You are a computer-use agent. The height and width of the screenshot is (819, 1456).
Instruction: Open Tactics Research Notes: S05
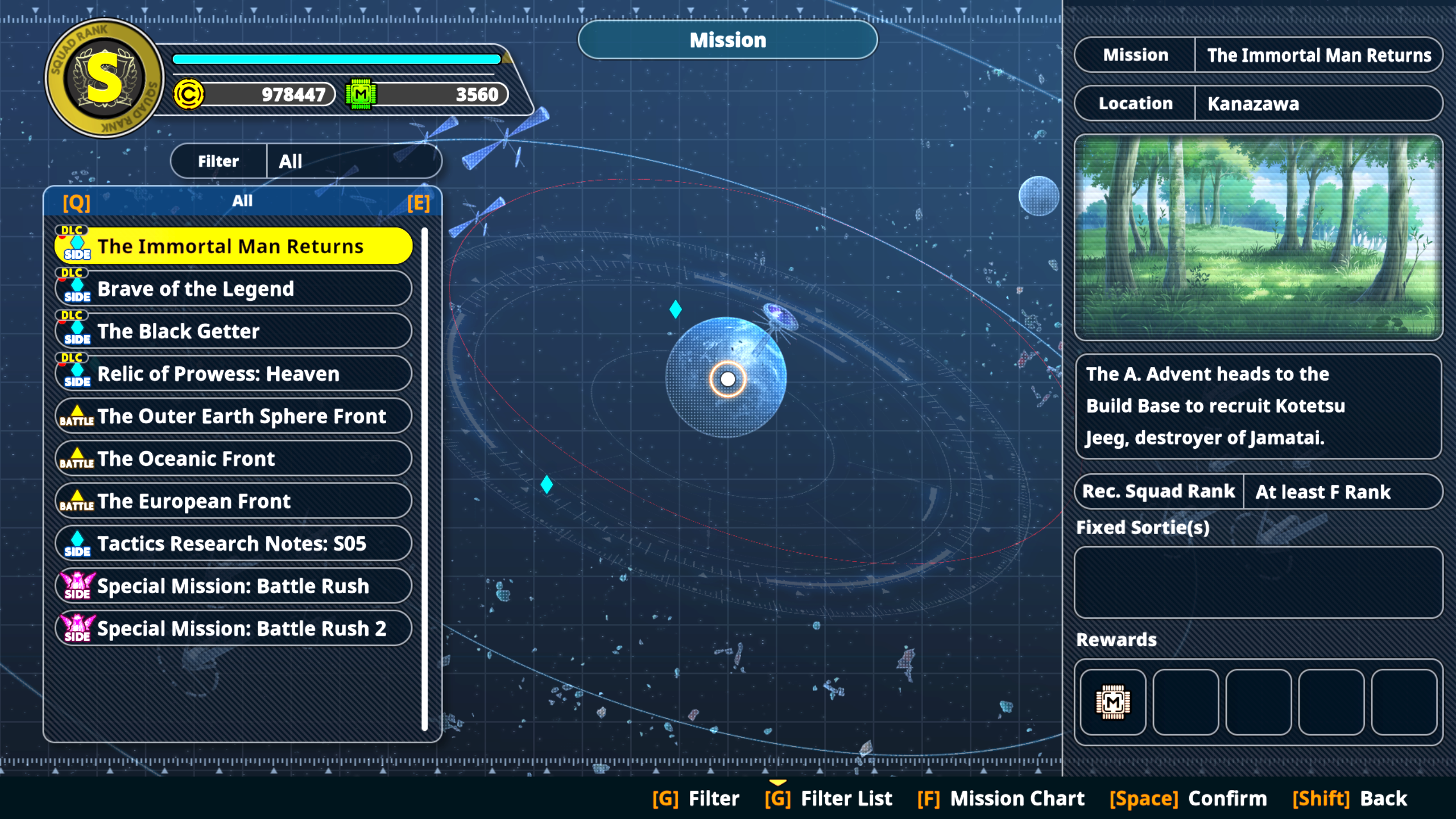pos(233,544)
